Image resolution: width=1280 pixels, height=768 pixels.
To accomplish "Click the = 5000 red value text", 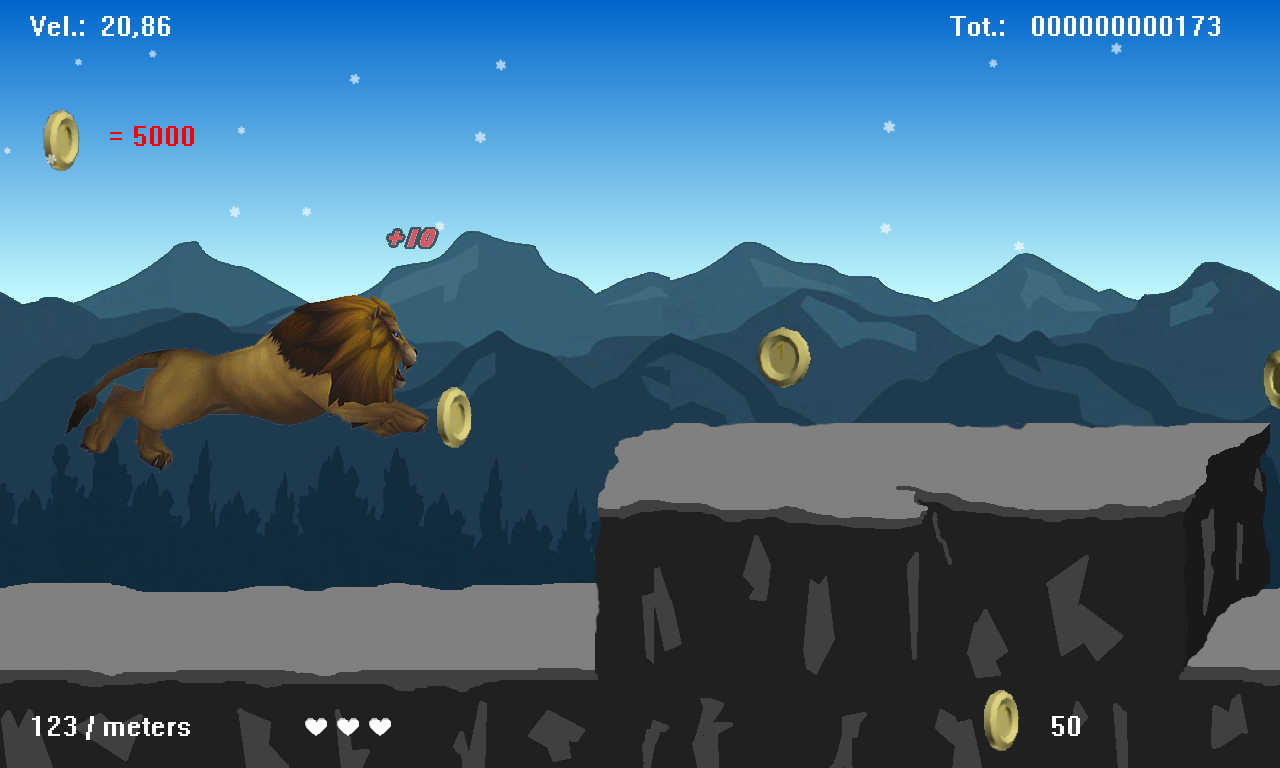I will tap(150, 137).
